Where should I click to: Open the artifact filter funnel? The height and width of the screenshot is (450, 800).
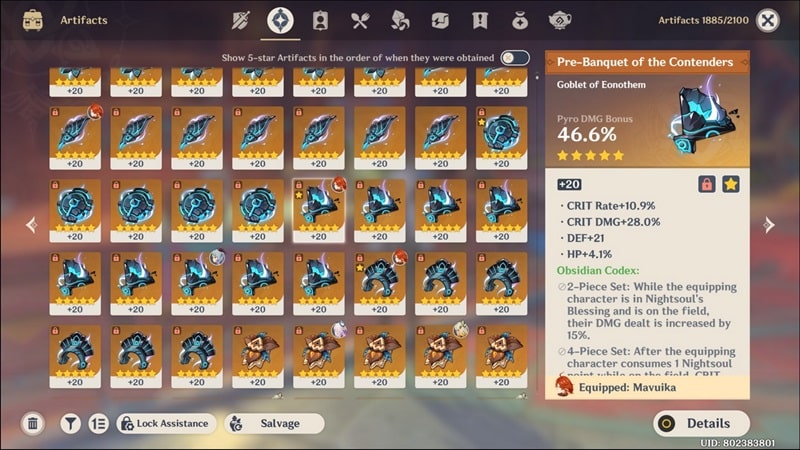pyautogui.click(x=70, y=423)
